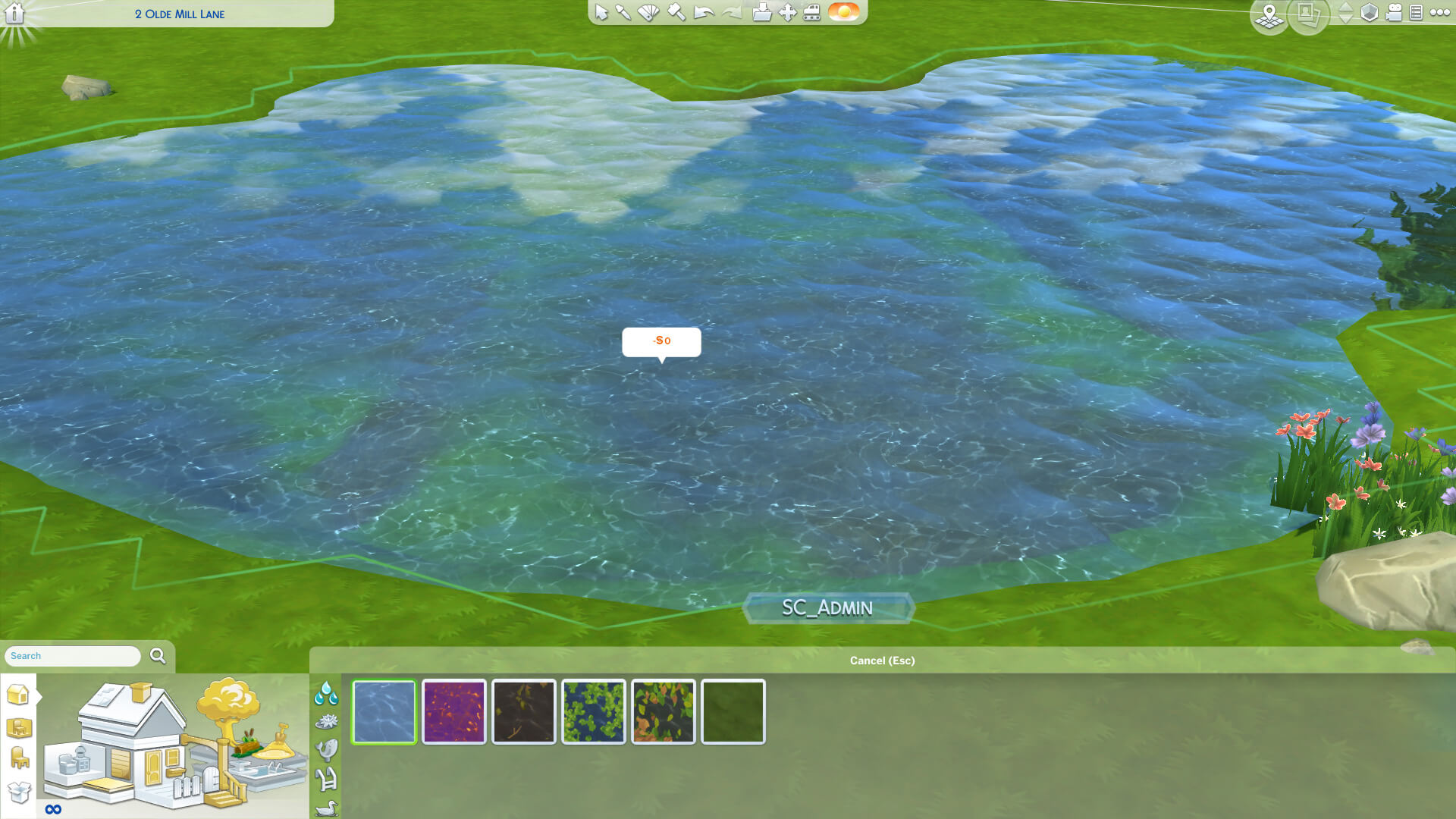Pick the eyedropper tool
This screenshot has width=1456, height=819.
[623, 13]
